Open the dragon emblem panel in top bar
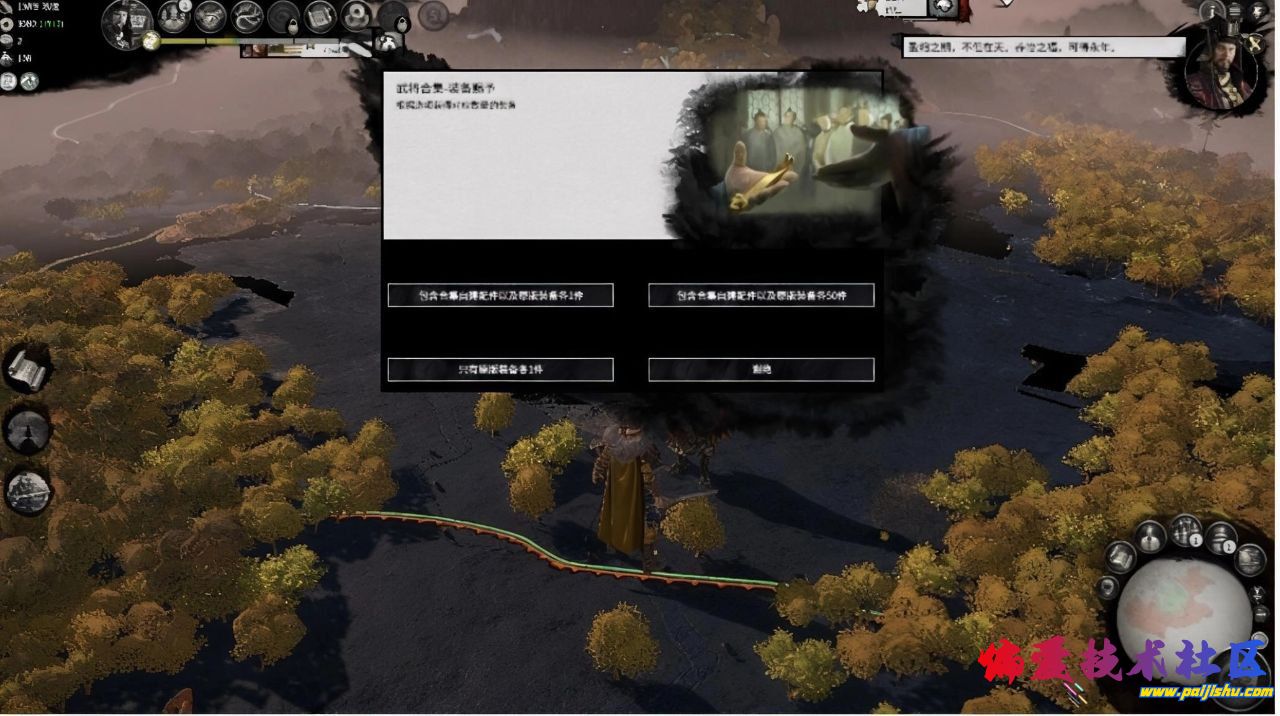Image resolution: width=1280 pixels, height=716 pixels. [247, 17]
